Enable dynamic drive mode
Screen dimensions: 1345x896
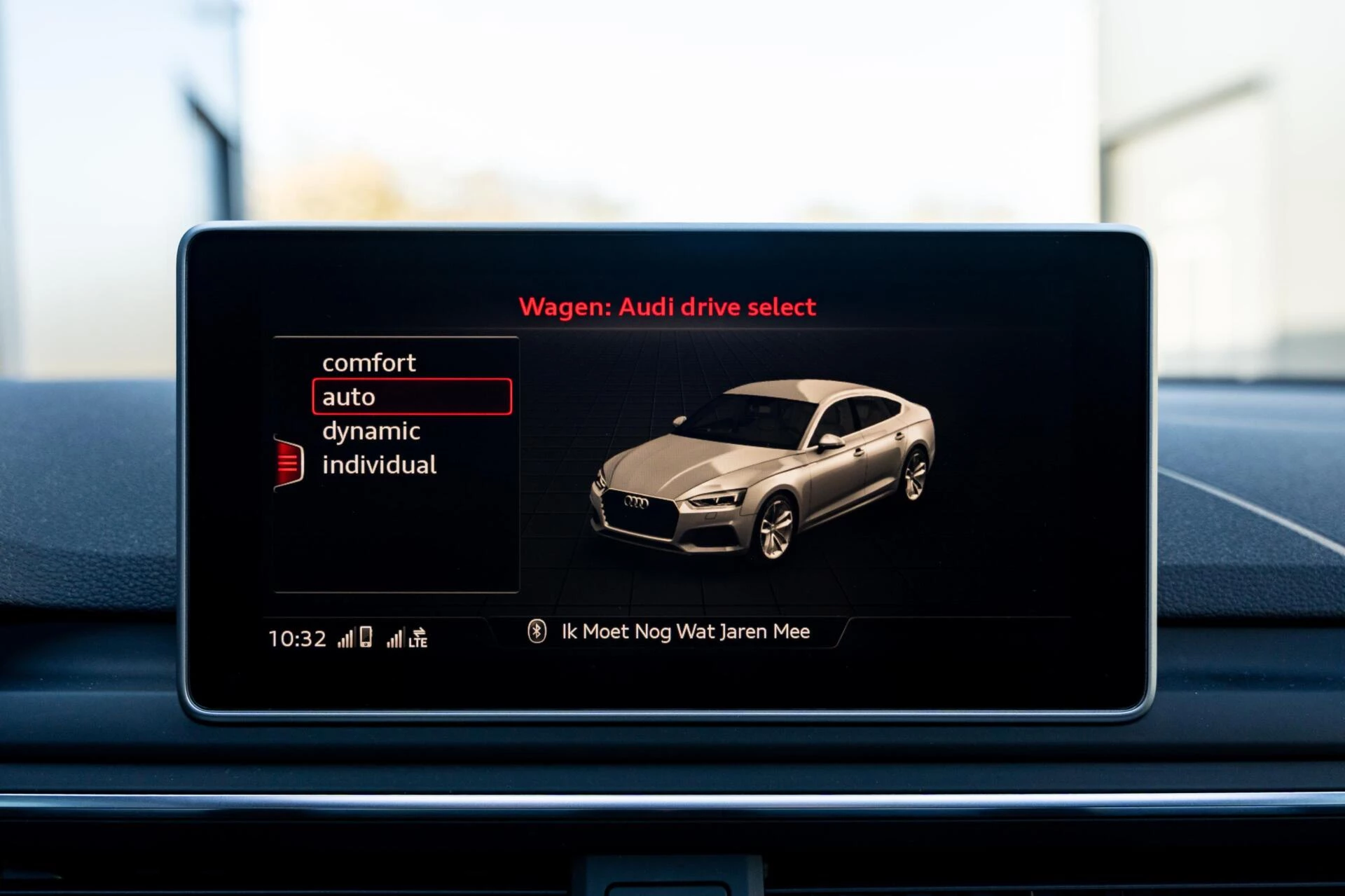tap(370, 430)
